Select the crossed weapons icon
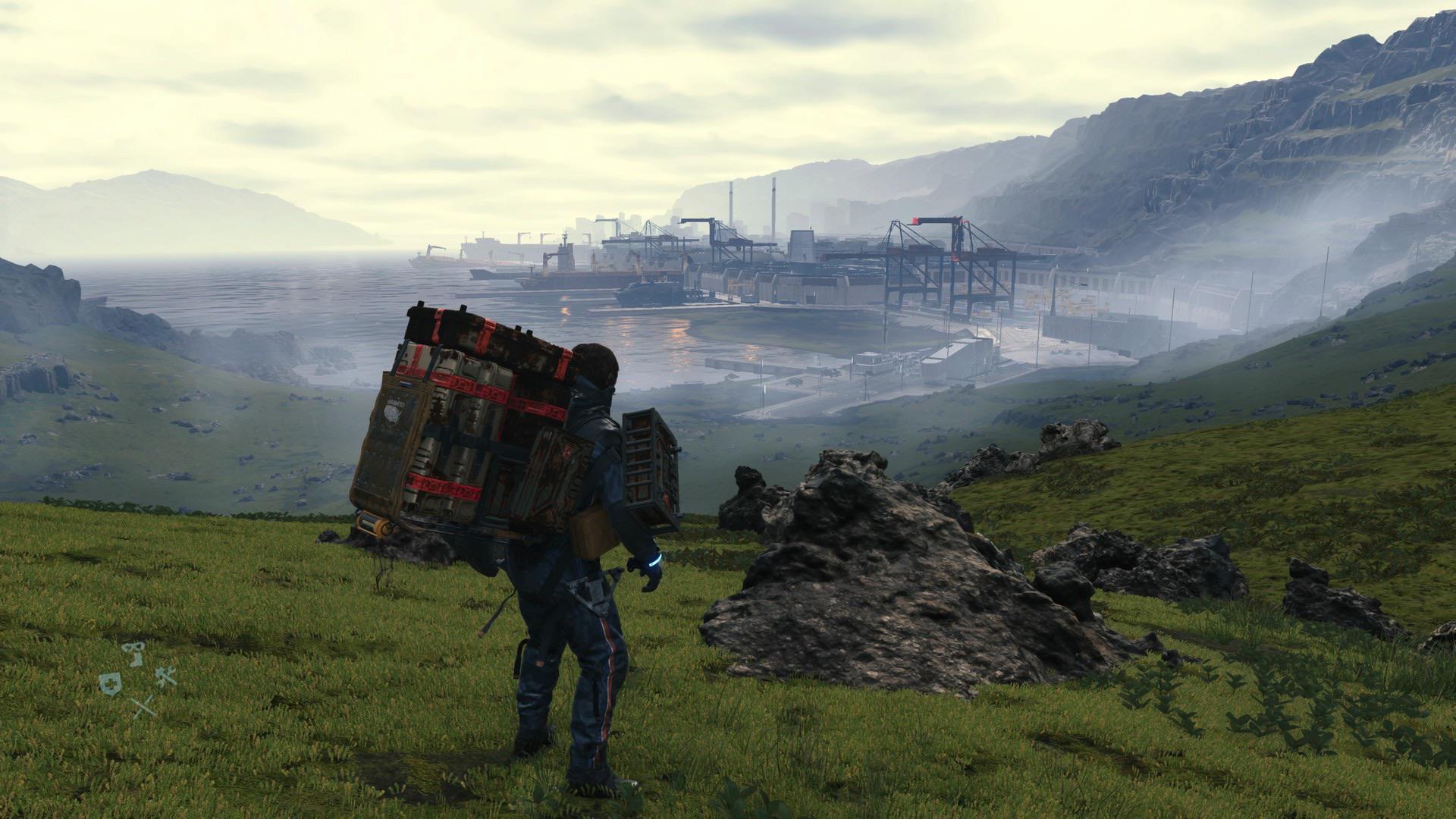 click(143, 707)
